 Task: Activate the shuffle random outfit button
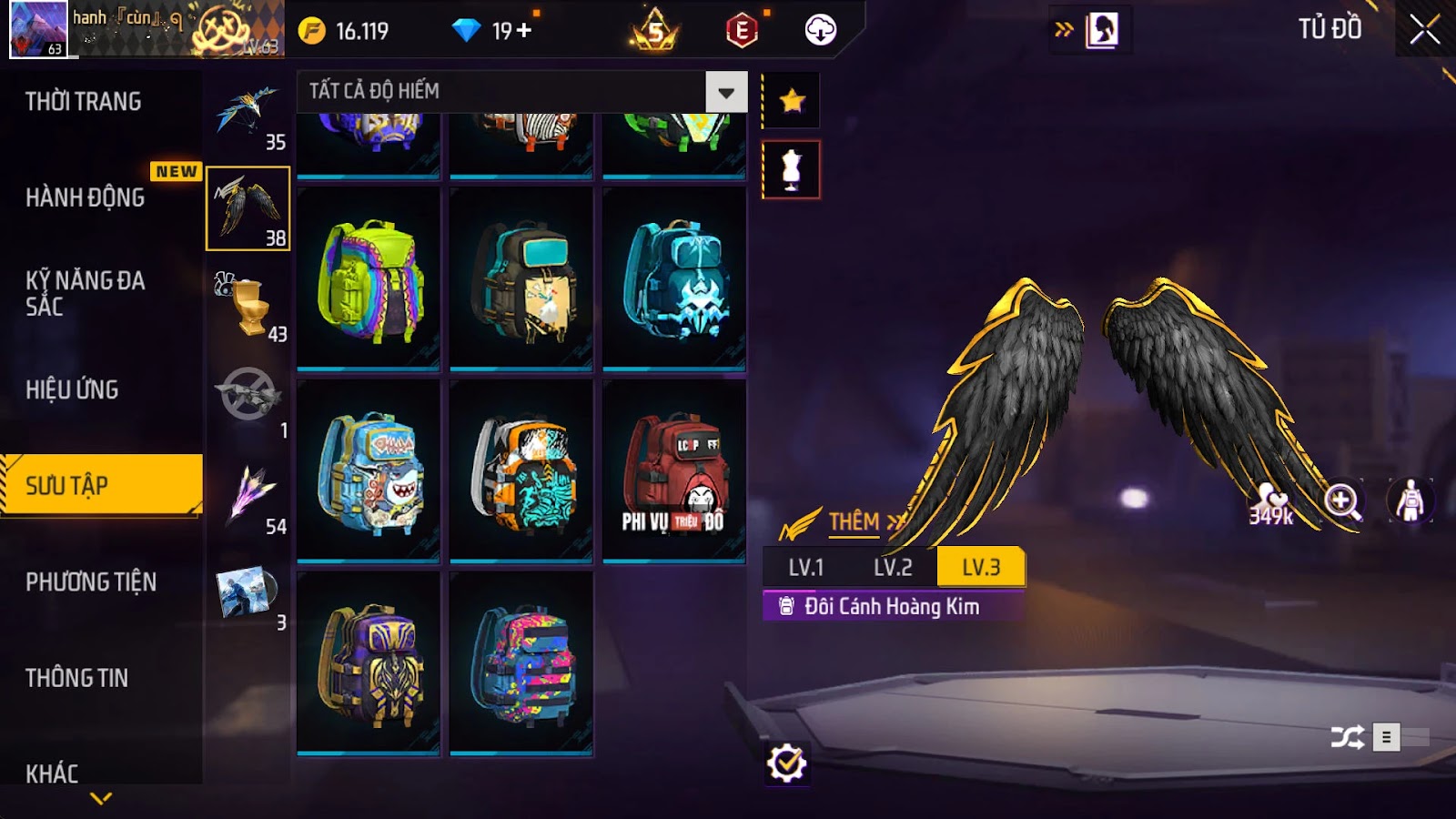1347,736
